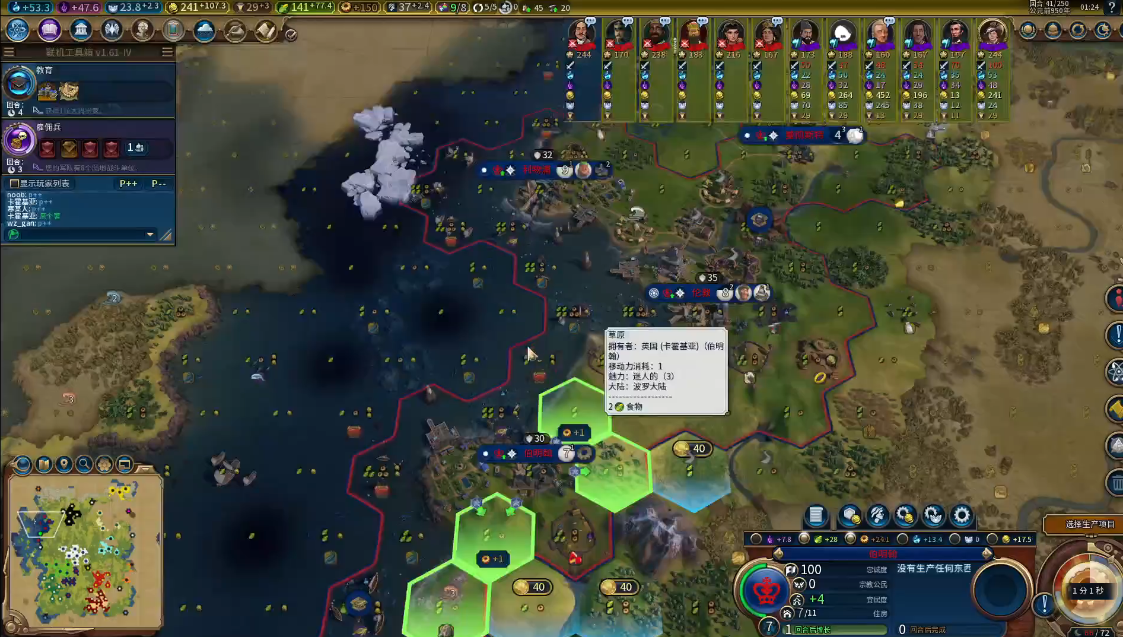Open the city details scroll button
The width and height of the screenshot is (1123, 637).
point(816,516)
